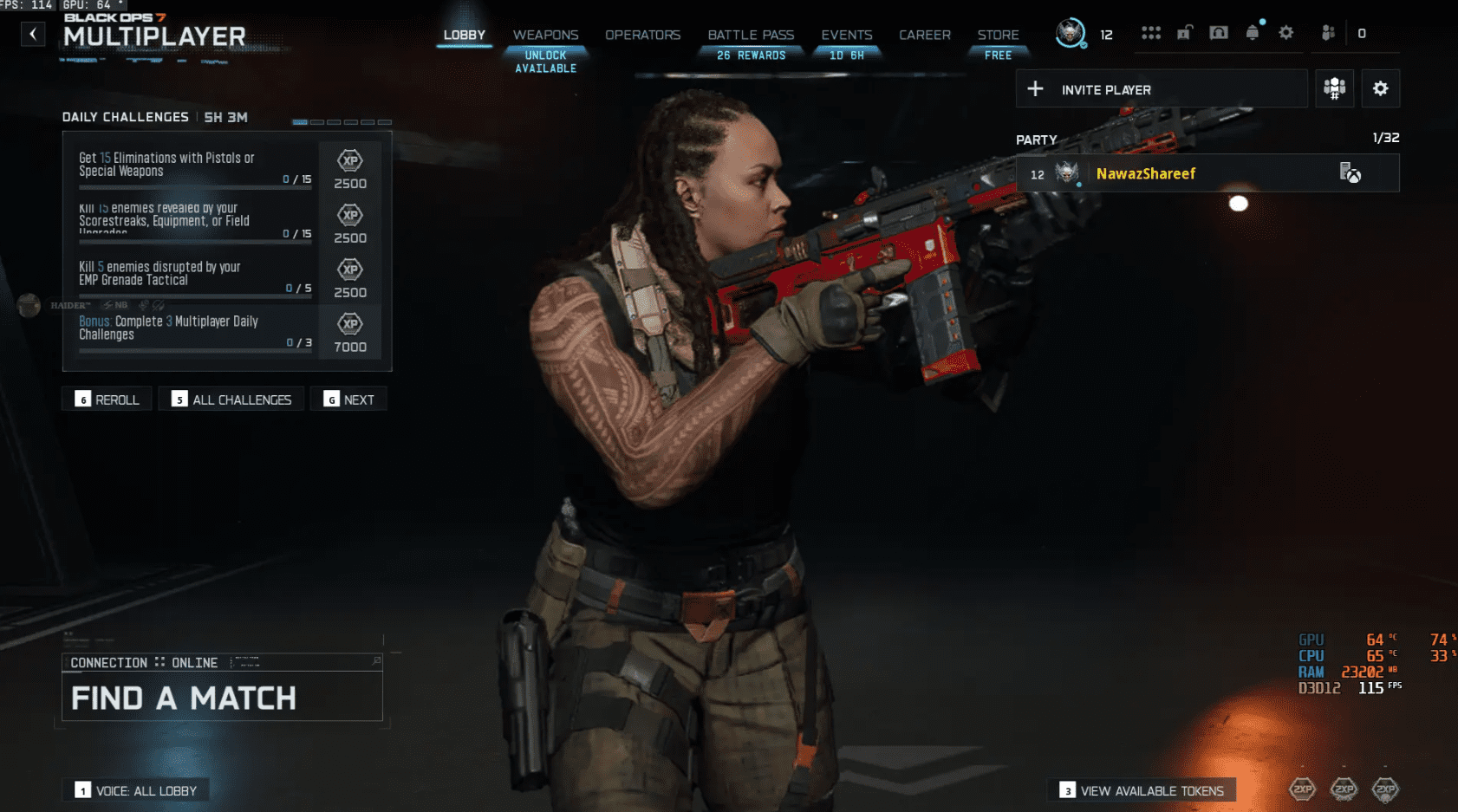Go to the Operators tab
Screen dimensions: 1458x812
(642, 36)
